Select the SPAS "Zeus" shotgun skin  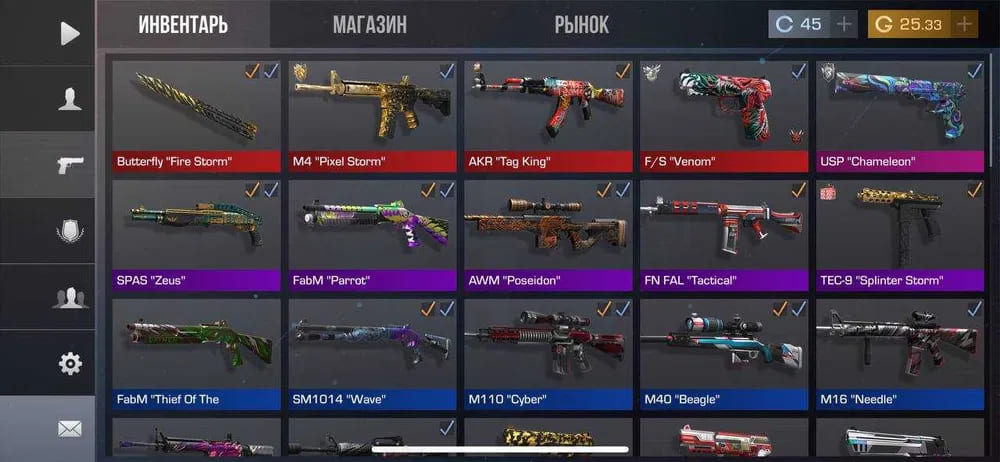click(x=196, y=234)
